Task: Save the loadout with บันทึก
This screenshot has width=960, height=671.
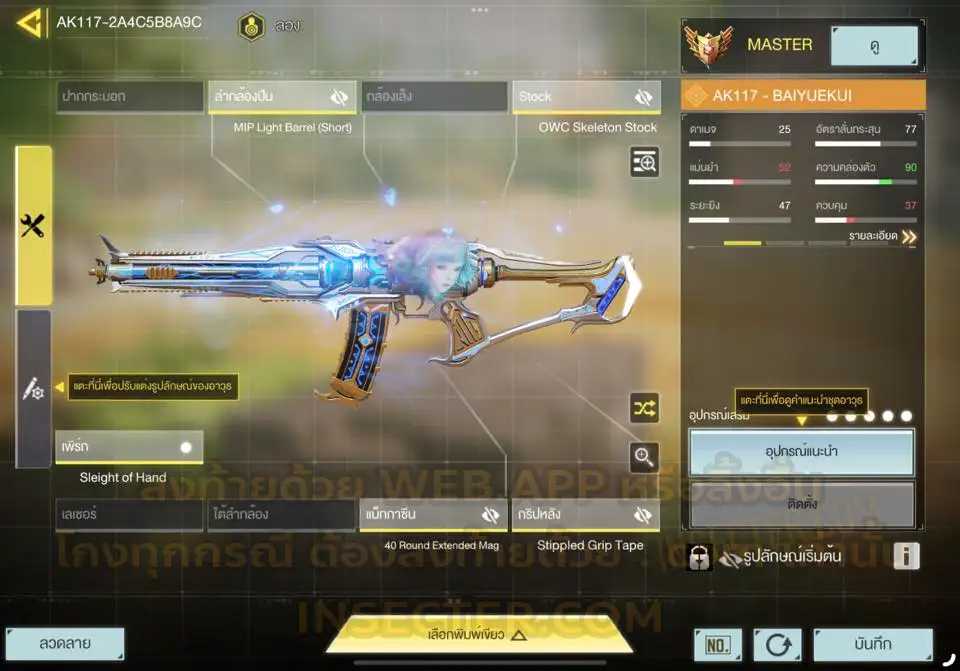Action: coord(873,644)
